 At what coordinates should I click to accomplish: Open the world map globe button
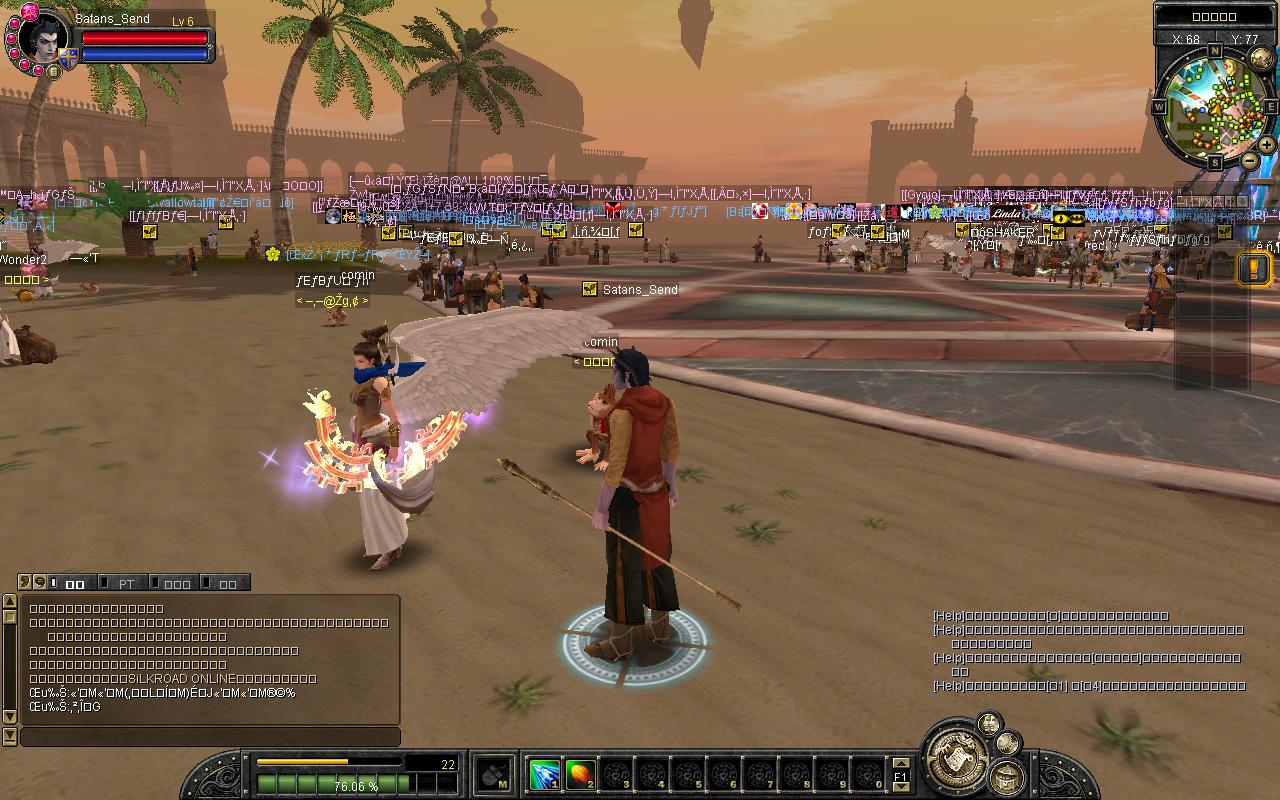point(1261,58)
